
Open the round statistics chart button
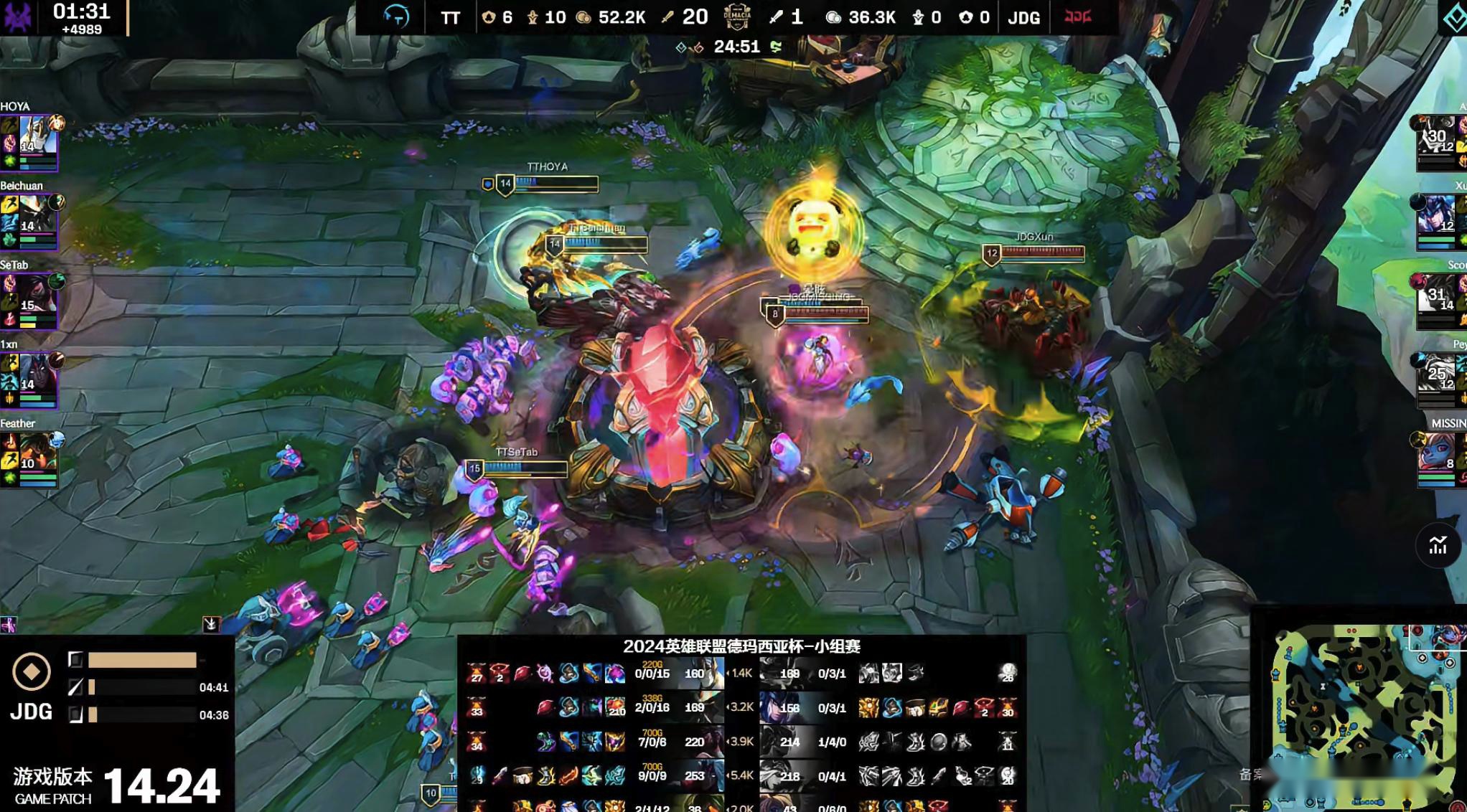[1438, 546]
